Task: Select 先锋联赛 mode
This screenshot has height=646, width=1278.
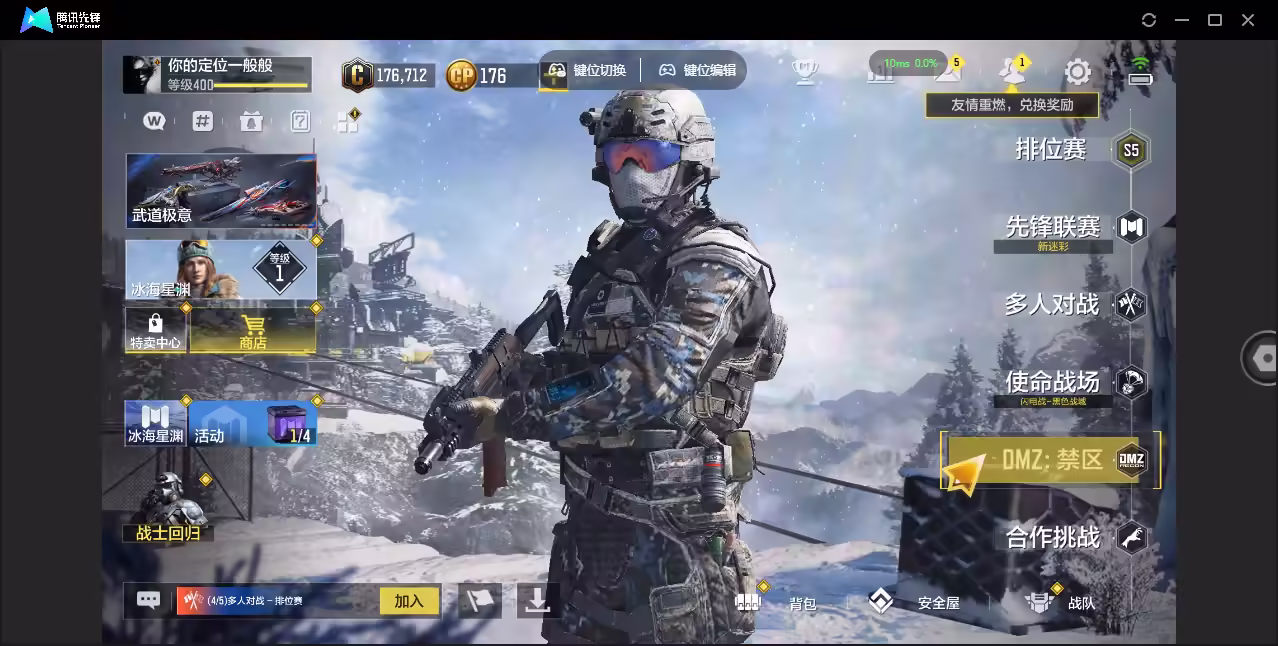Action: tap(1053, 227)
